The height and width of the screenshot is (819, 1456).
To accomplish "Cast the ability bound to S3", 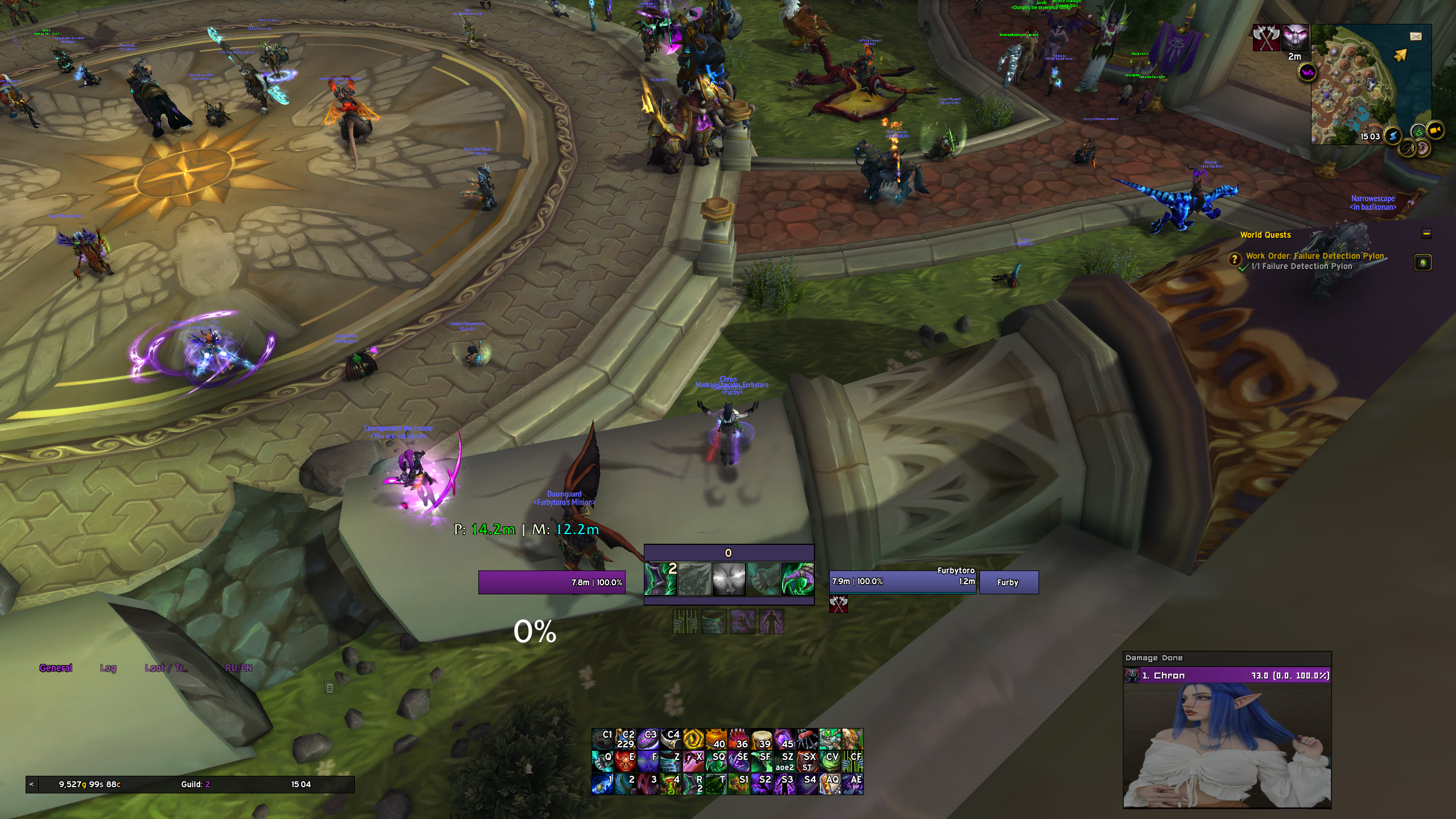I will pos(784,784).
